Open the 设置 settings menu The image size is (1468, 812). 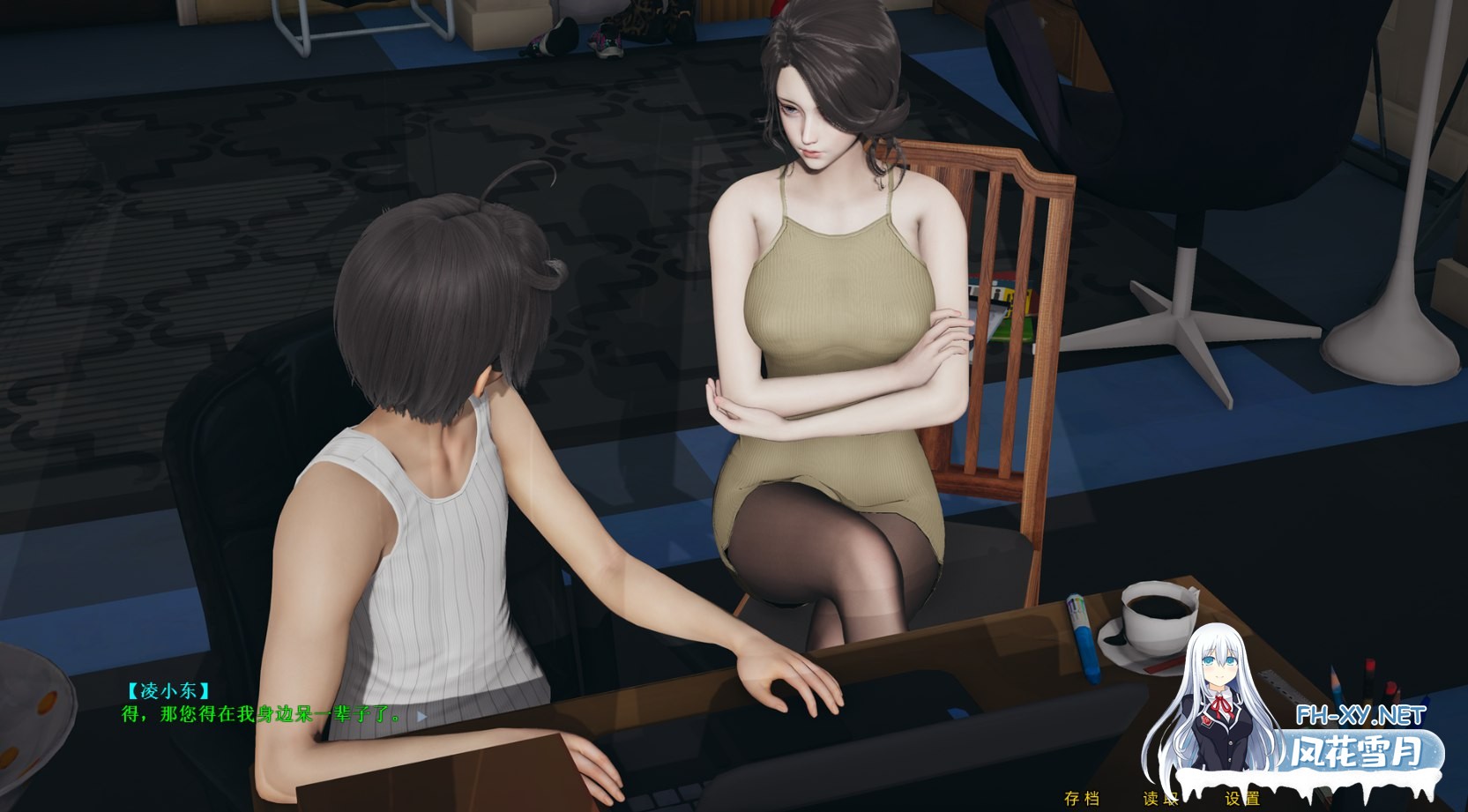pos(1242,799)
